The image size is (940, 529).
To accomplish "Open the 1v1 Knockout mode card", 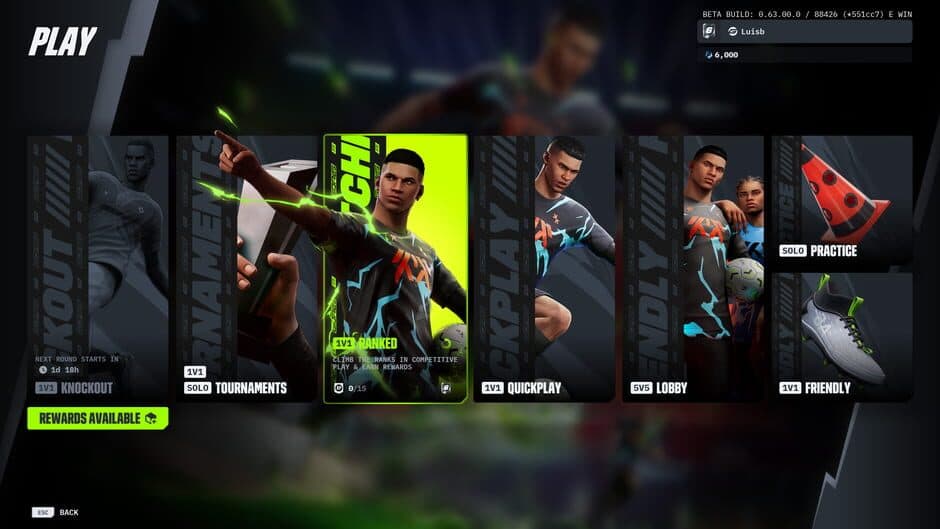I will pos(98,268).
